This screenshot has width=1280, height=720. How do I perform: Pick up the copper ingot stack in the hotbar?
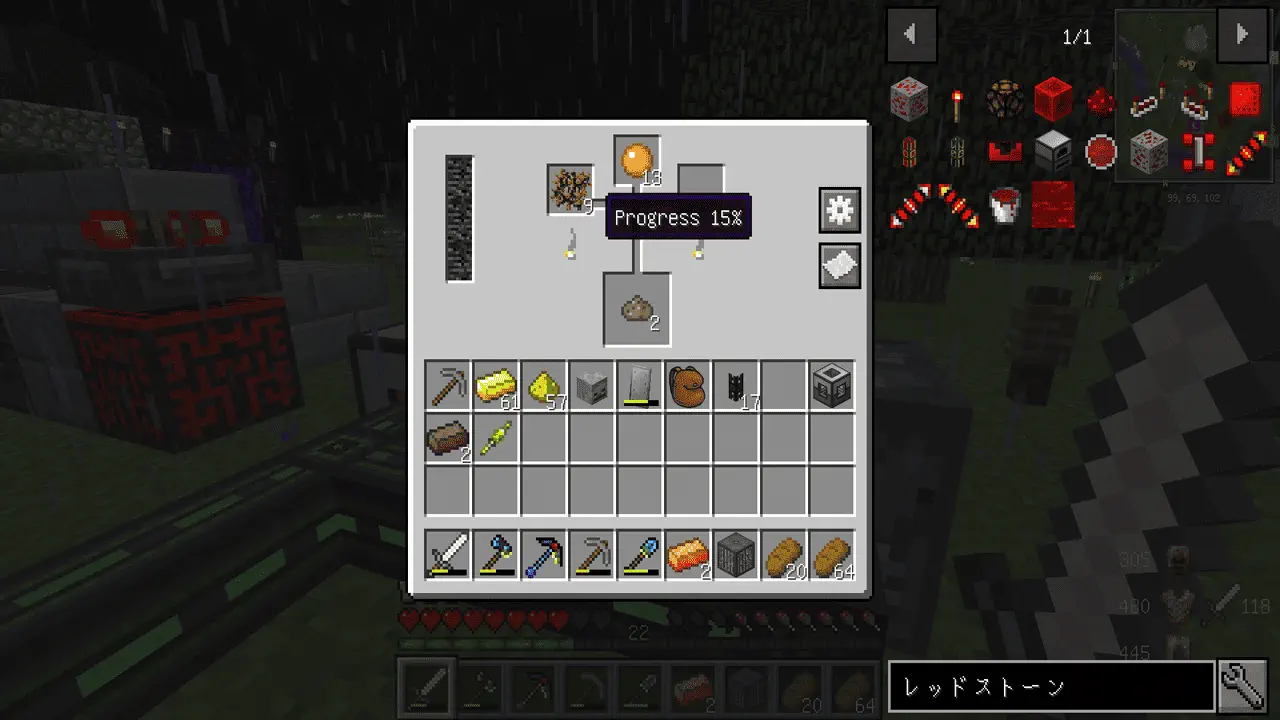point(688,555)
